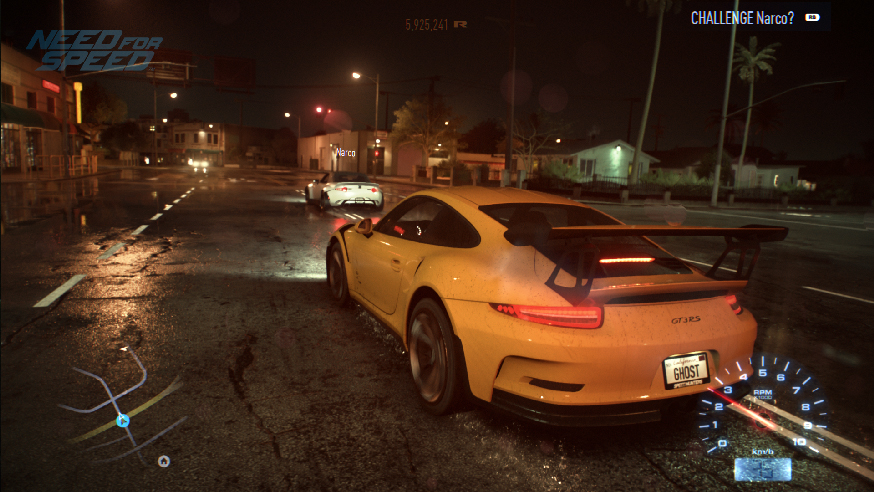The height and width of the screenshot is (492, 874).
Task: Accept the CHALLENGE Narco prompt
Action: 757,17
